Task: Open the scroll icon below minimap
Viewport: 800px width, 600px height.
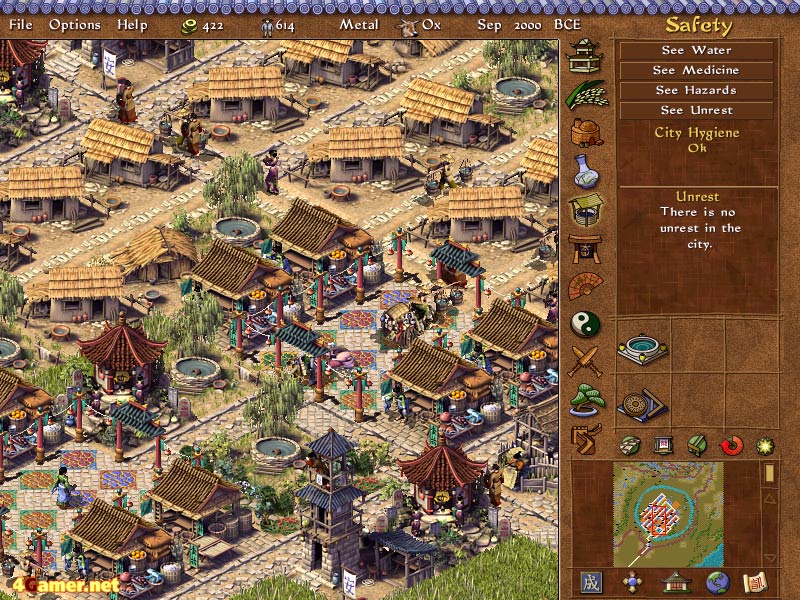Action: click(754, 582)
